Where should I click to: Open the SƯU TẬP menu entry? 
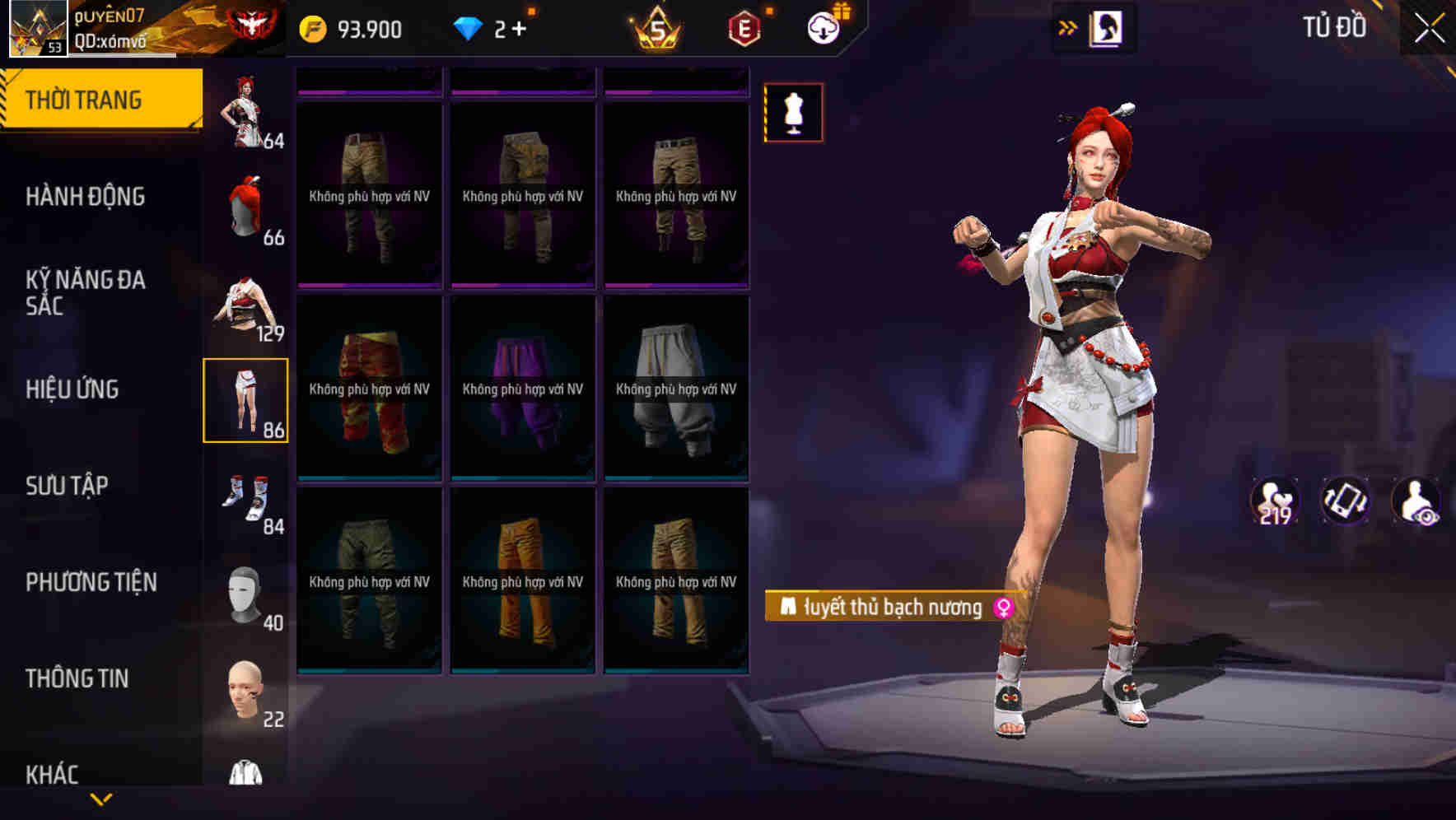click(x=70, y=486)
